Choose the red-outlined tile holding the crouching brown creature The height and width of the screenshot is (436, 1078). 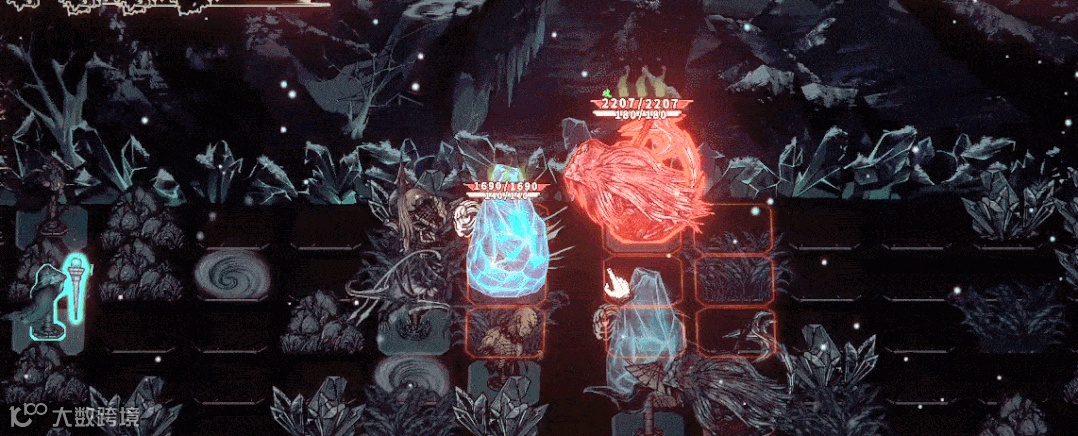507,335
